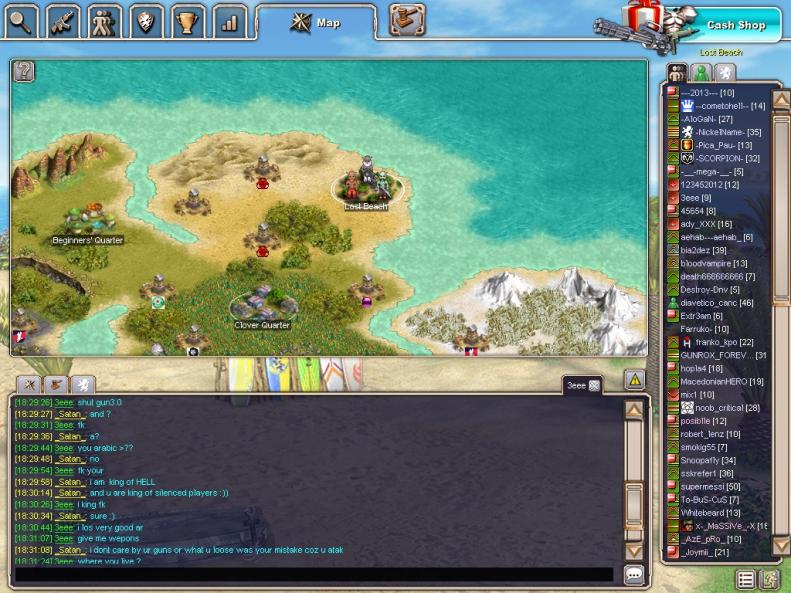Close the 3eee chat tab
The width and height of the screenshot is (791, 593).
click(594, 385)
